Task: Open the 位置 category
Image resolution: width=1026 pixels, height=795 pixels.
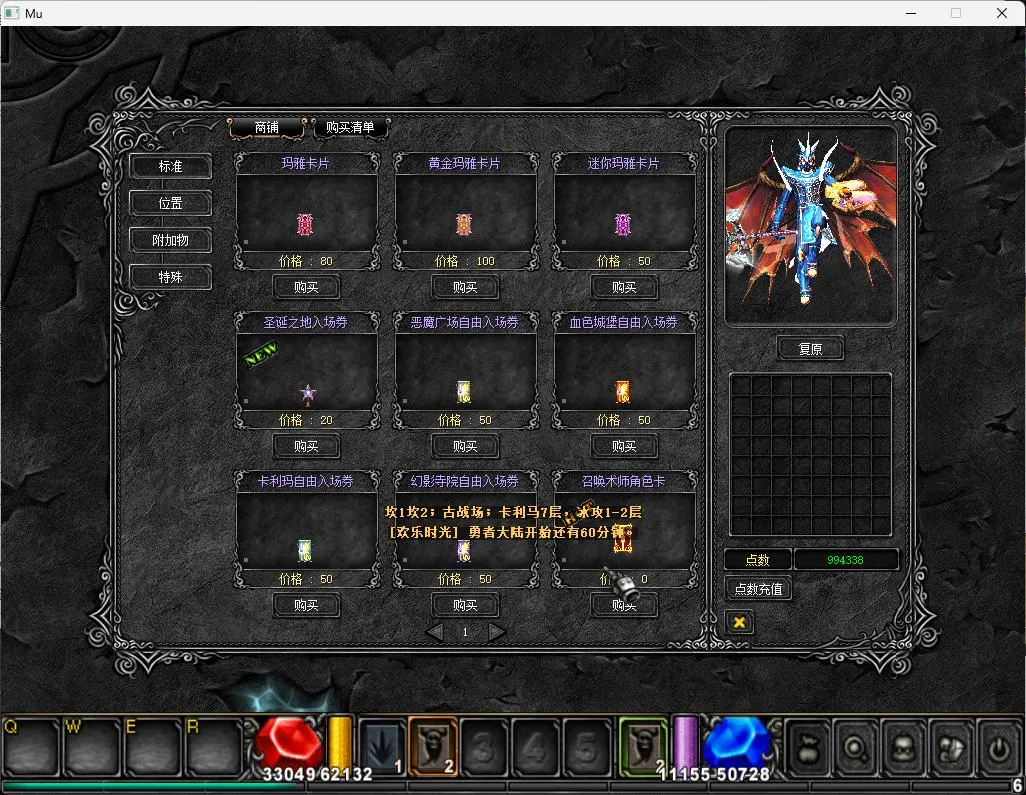Action: click(170, 203)
